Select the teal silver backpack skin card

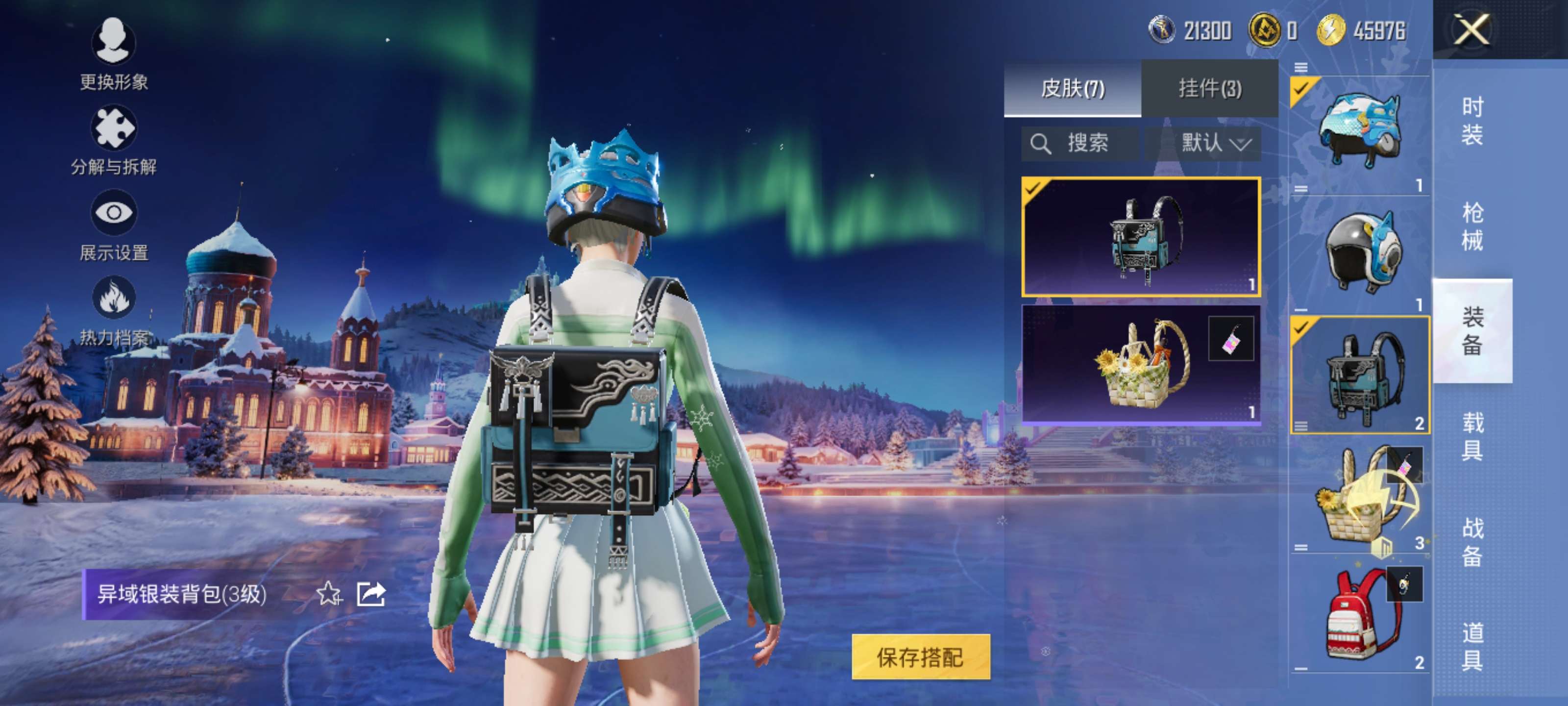[1140, 237]
